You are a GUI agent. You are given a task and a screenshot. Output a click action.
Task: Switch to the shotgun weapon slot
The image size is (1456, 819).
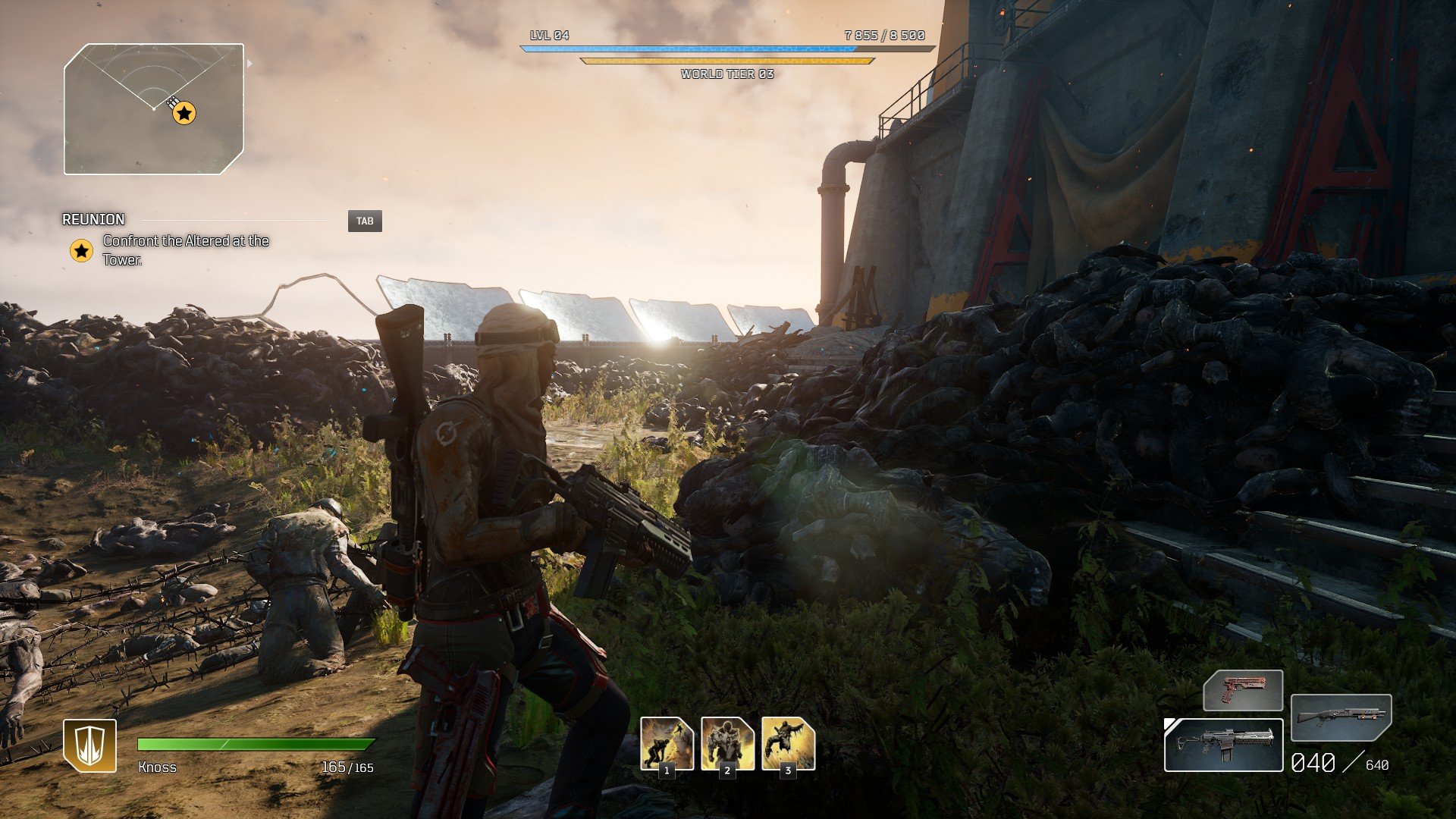pyautogui.click(x=1341, y=717)
